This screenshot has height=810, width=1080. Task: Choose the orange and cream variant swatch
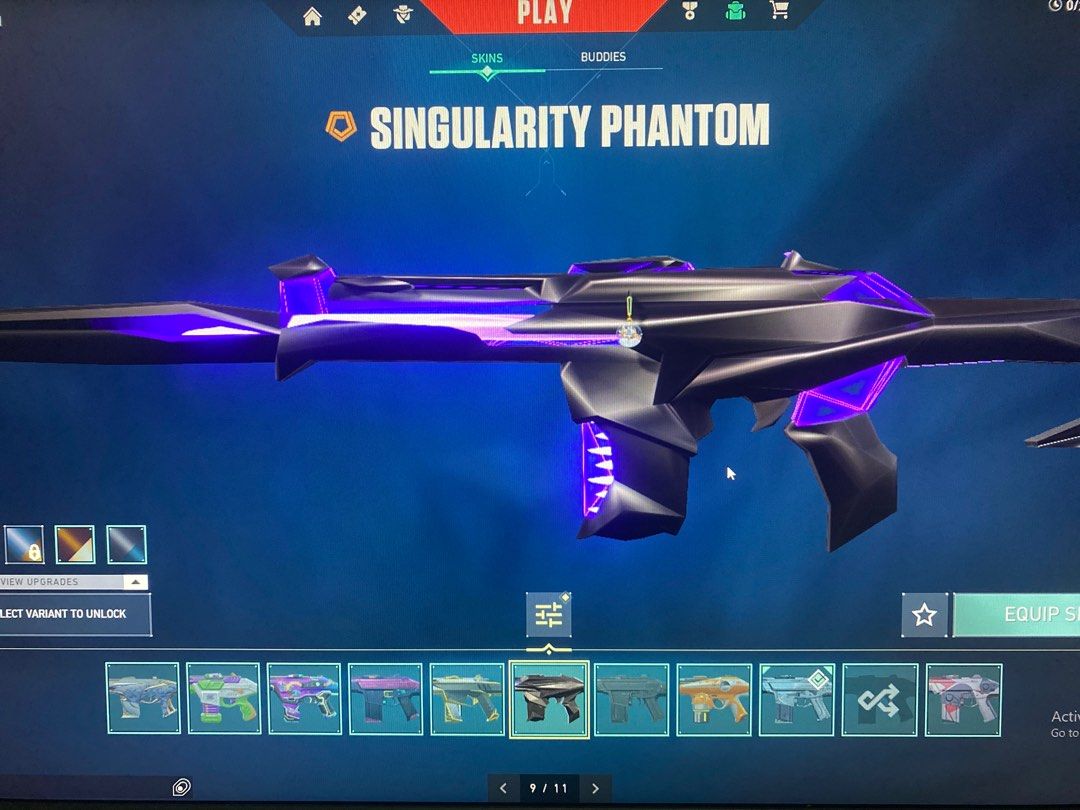75,545
